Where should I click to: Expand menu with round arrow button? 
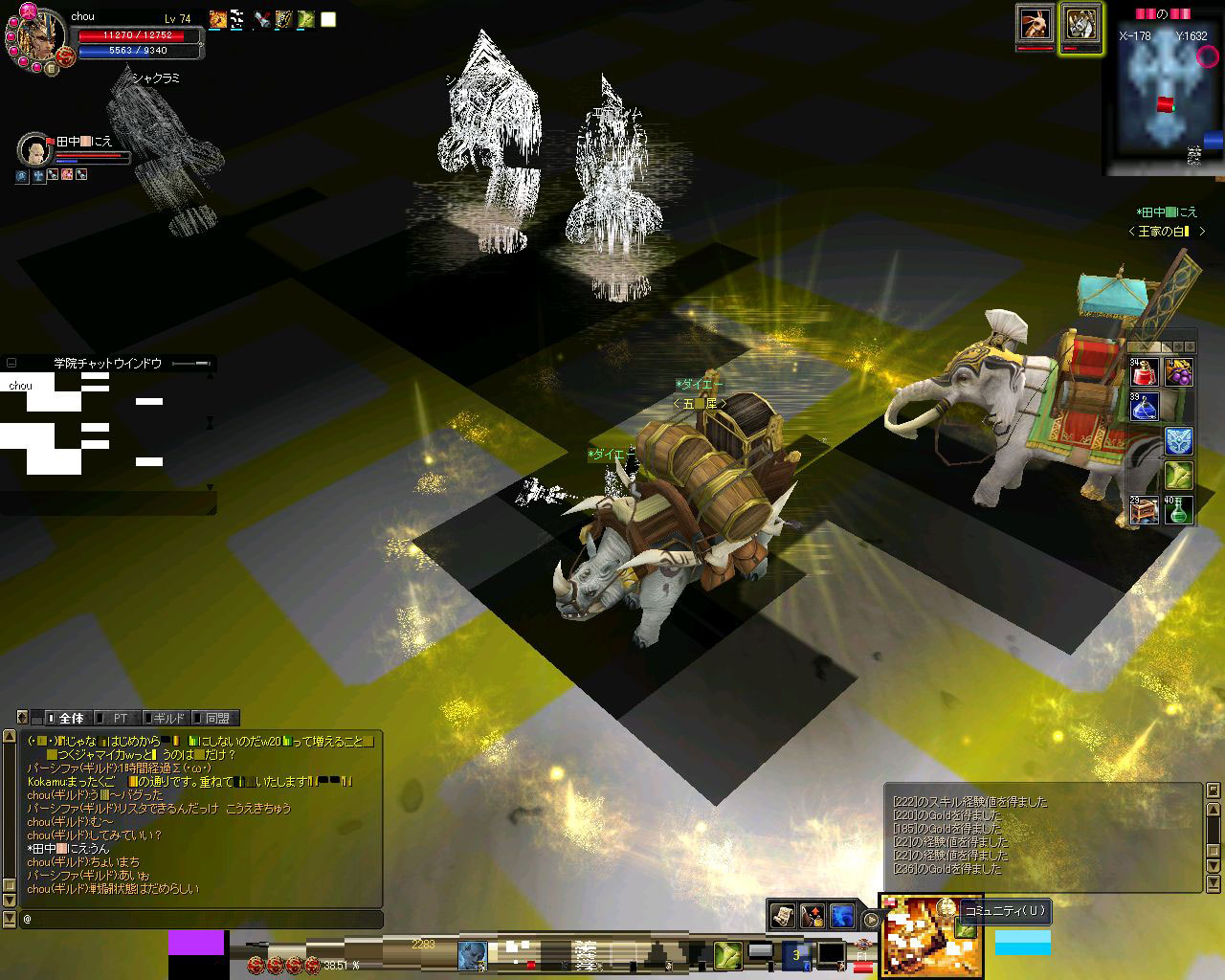tap(871, 920)
